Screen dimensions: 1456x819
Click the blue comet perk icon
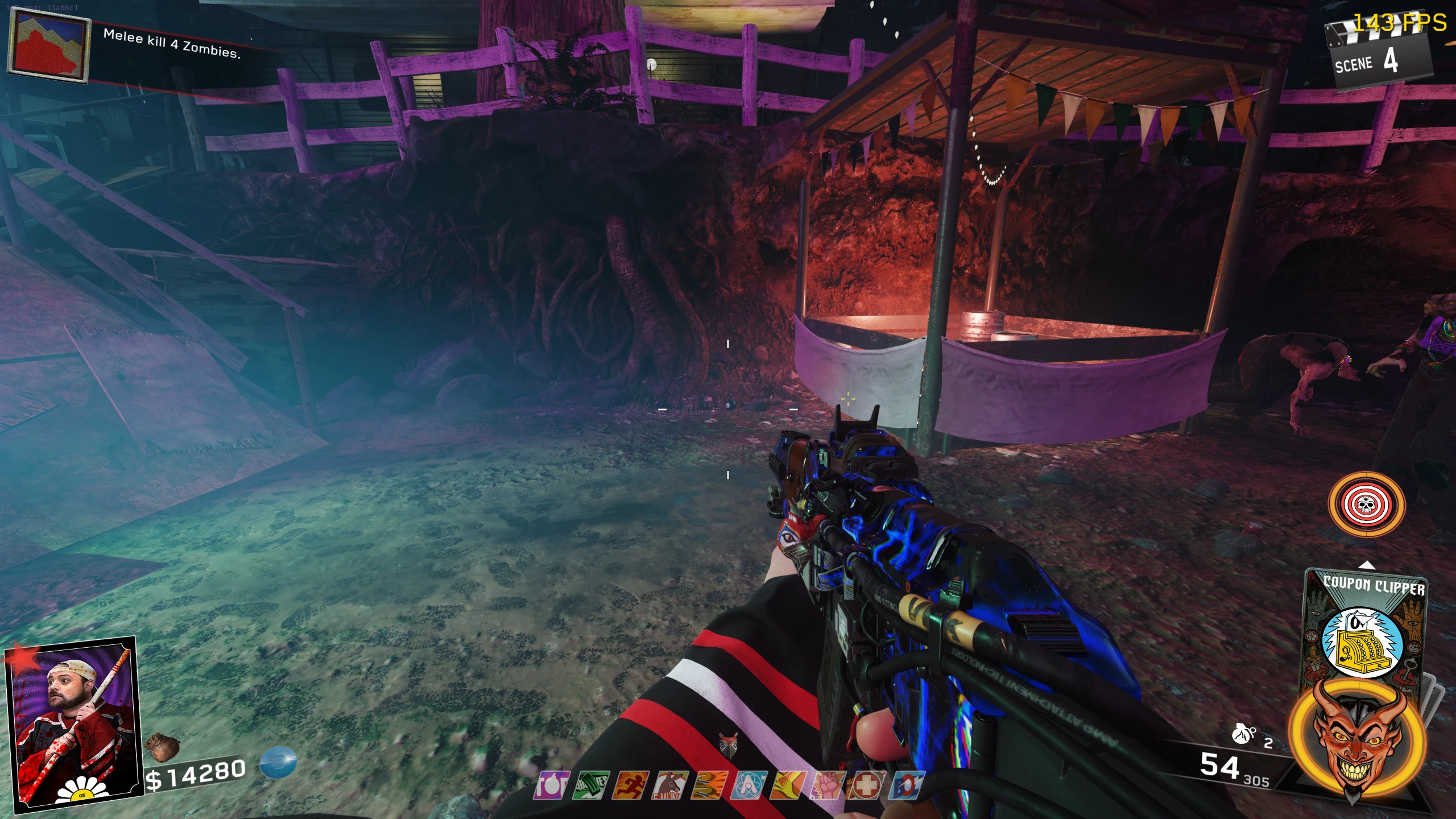point(908,785)
